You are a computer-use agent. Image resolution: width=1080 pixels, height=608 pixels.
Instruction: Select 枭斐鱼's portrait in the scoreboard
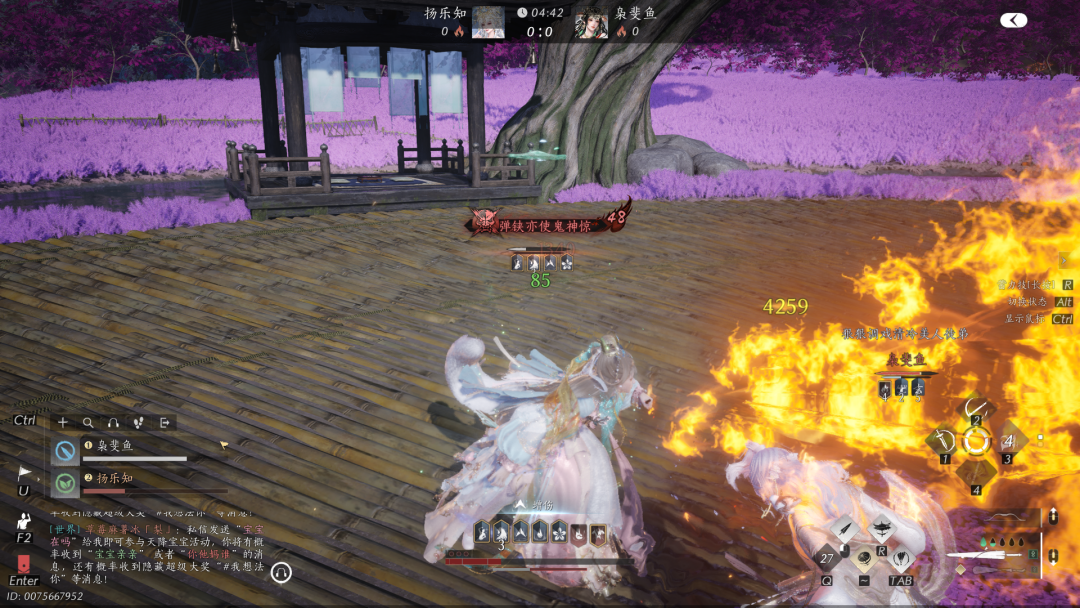pos(591,22)
